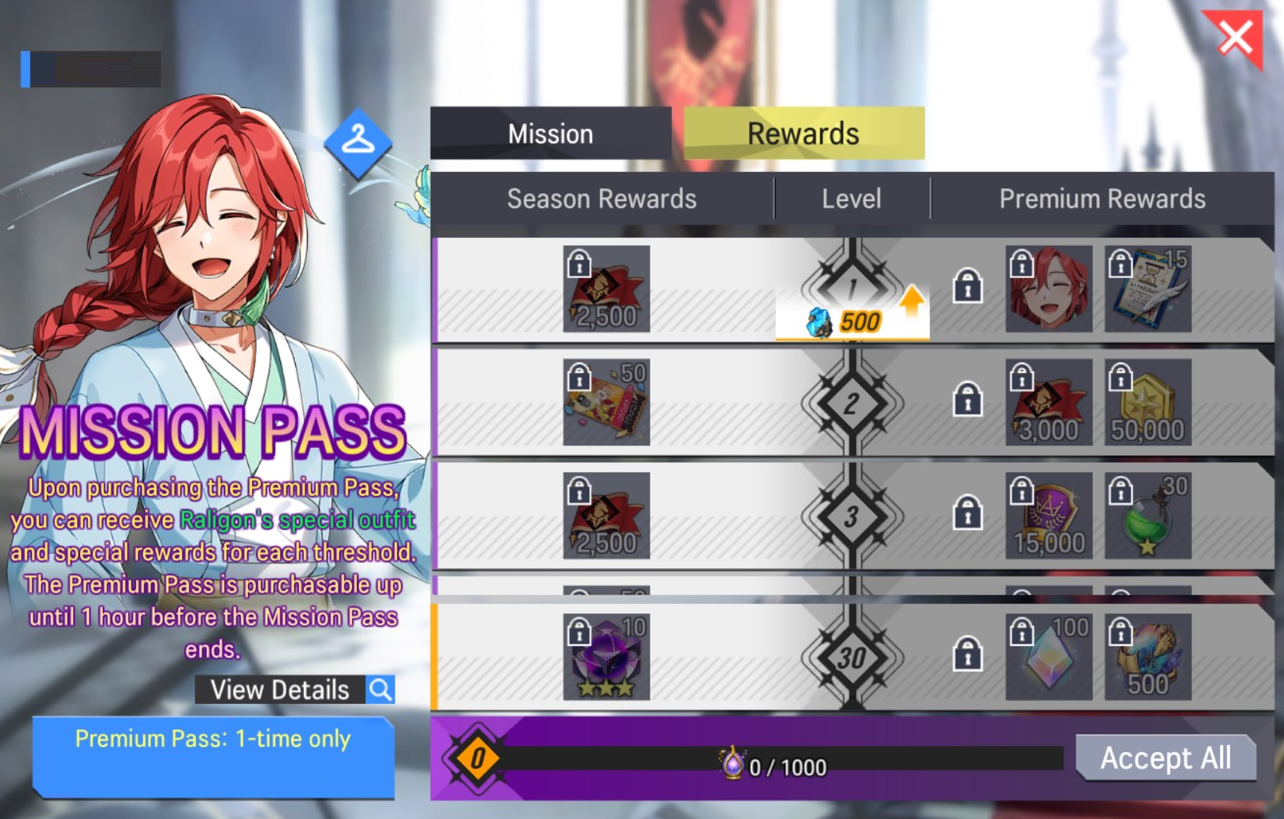
Task: Buy level up for 500 gems
Action: [852, 322]
